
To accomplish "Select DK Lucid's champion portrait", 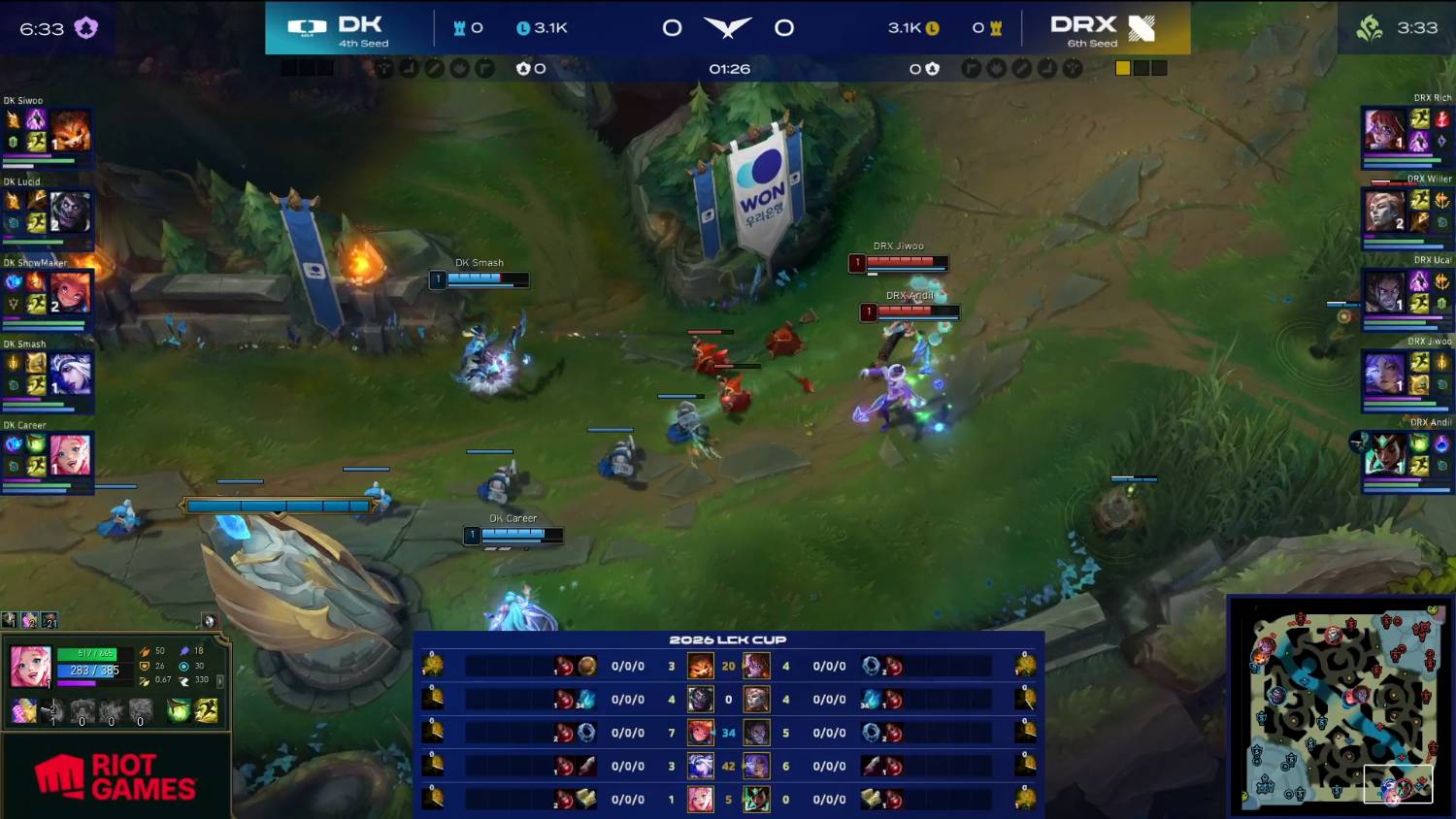I will [70, 212].
